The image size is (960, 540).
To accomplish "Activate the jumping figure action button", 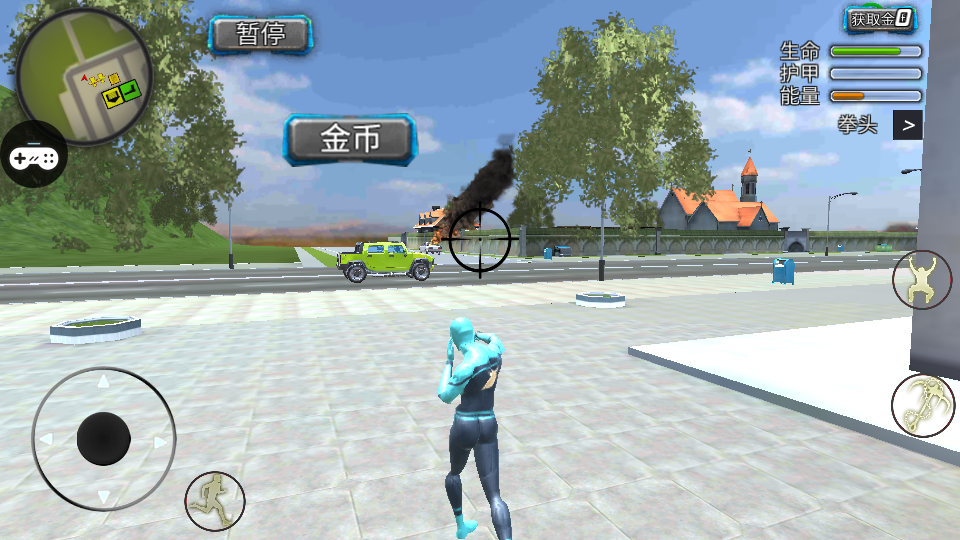I will point(921,279).
